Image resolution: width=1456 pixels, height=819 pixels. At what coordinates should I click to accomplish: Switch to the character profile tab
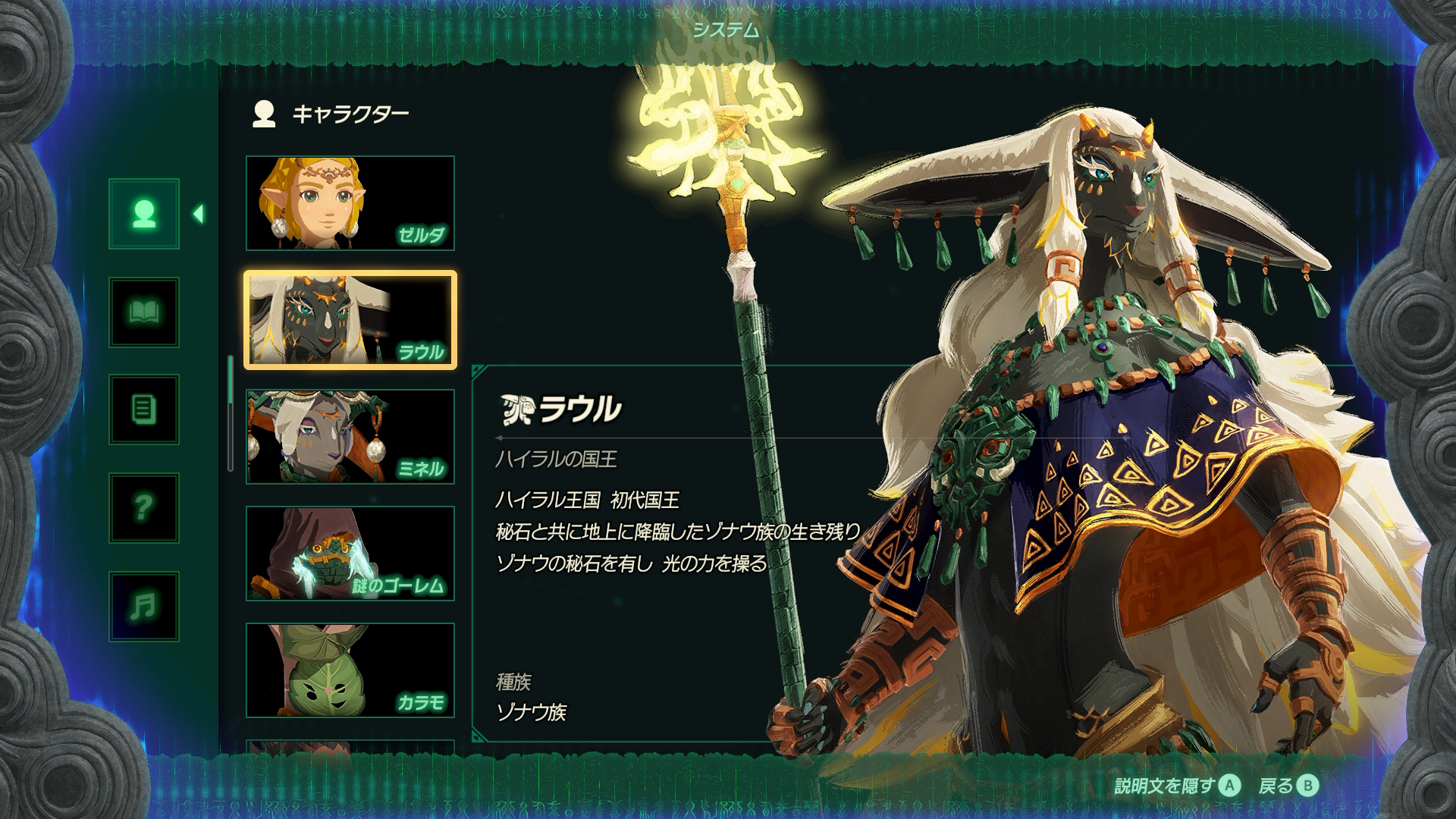pyautogui.click(x=144, y=214)
